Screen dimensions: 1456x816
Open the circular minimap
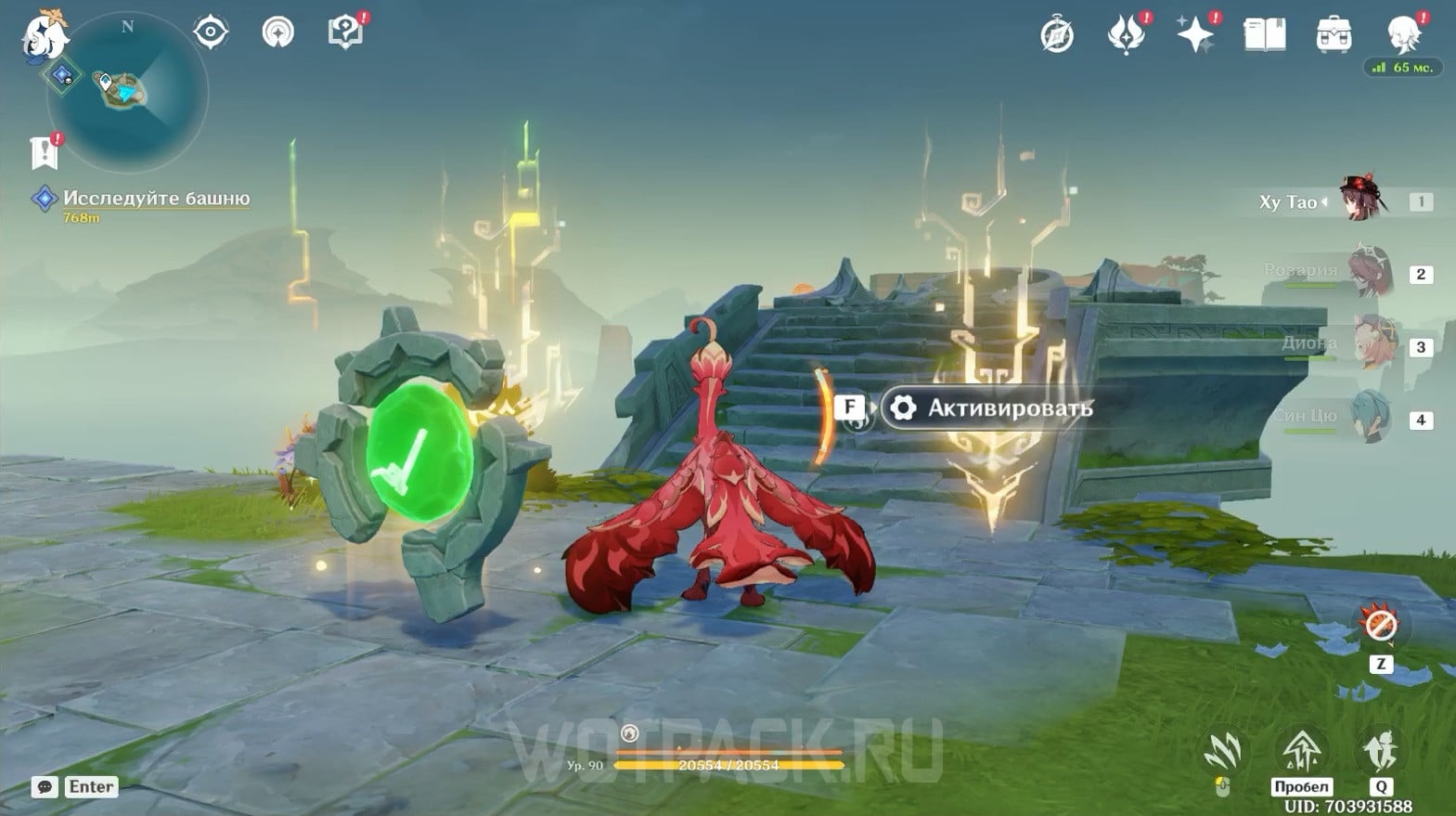coord(139,91)
